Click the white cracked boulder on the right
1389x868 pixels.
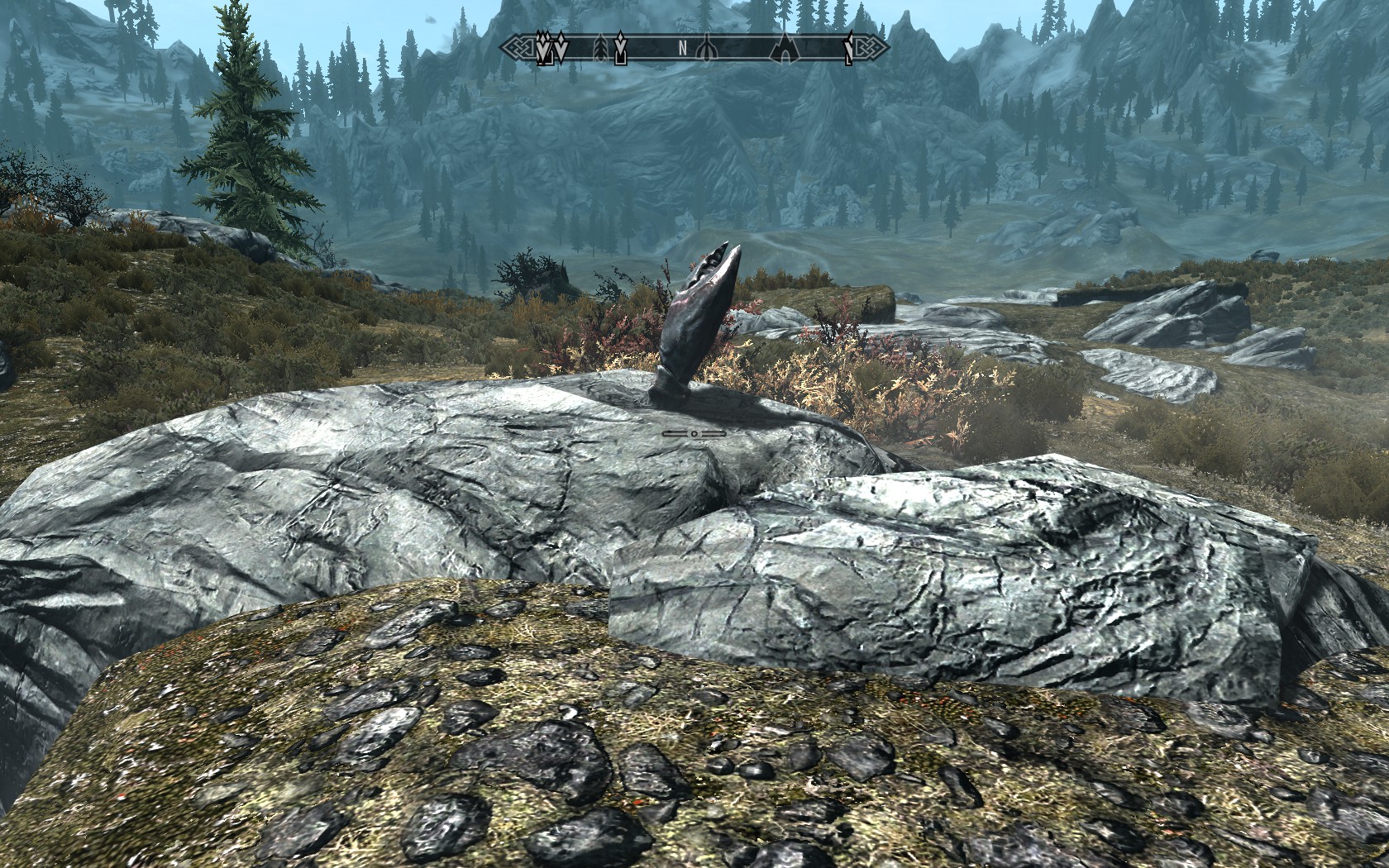(x=951, y=562)
